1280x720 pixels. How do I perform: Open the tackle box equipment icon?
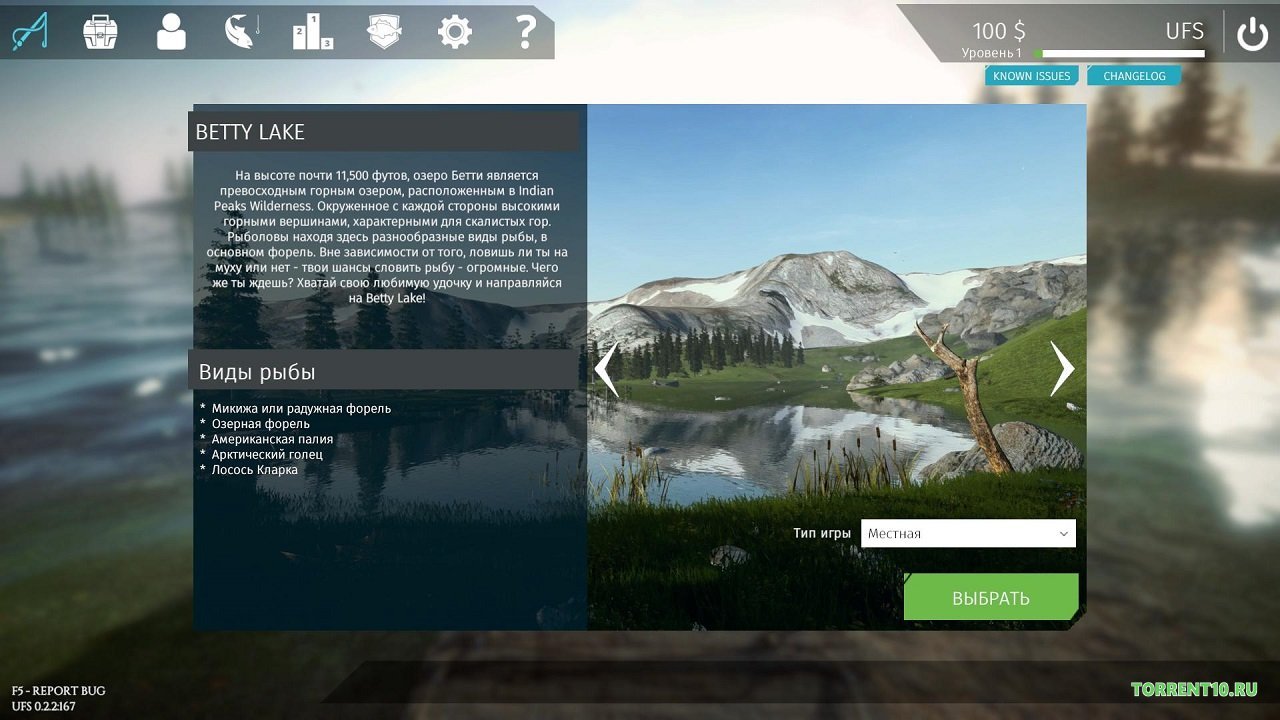pyautogui.click(x=98, y=31)
